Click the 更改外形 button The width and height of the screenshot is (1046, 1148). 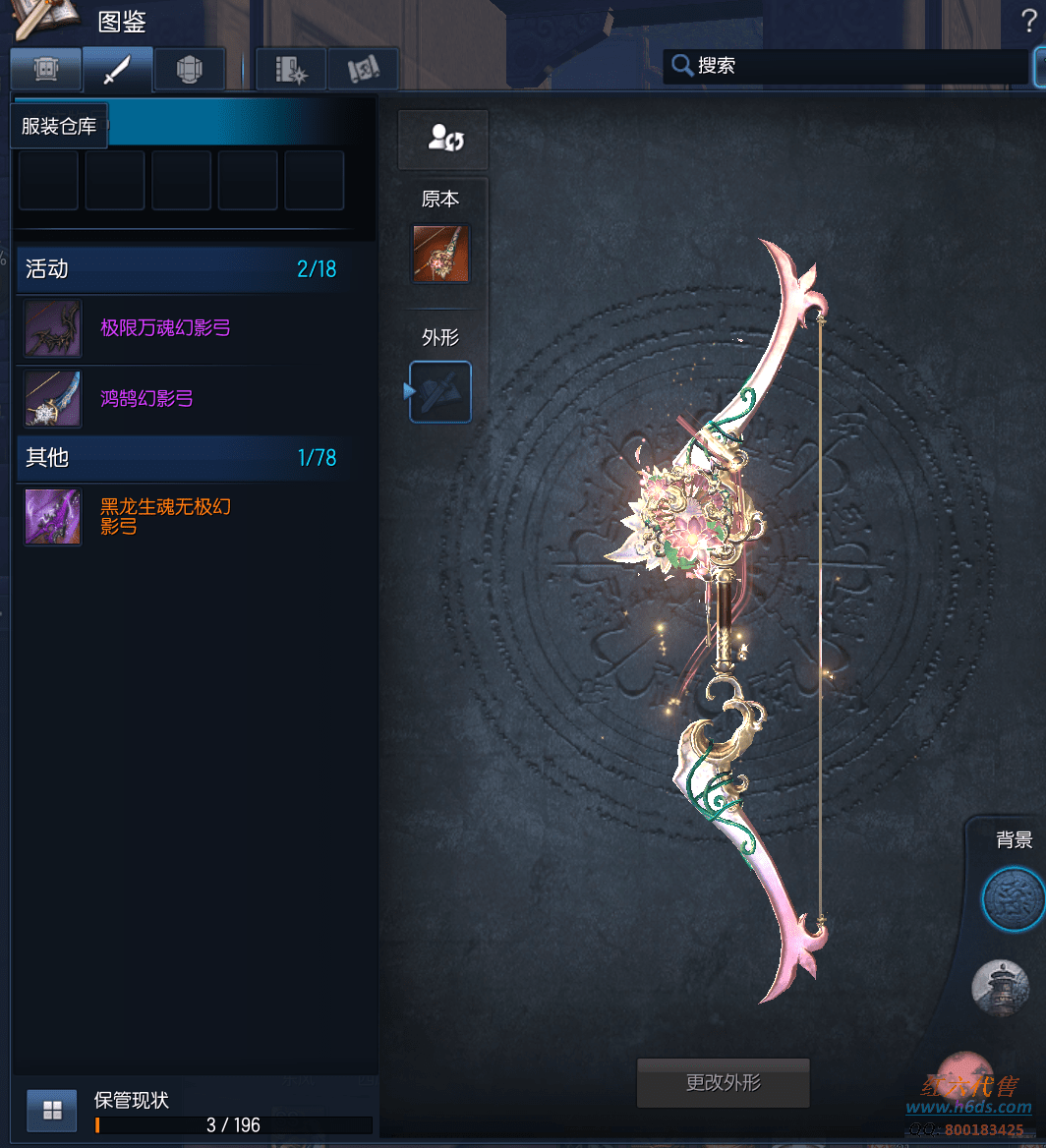point(724,1083)
